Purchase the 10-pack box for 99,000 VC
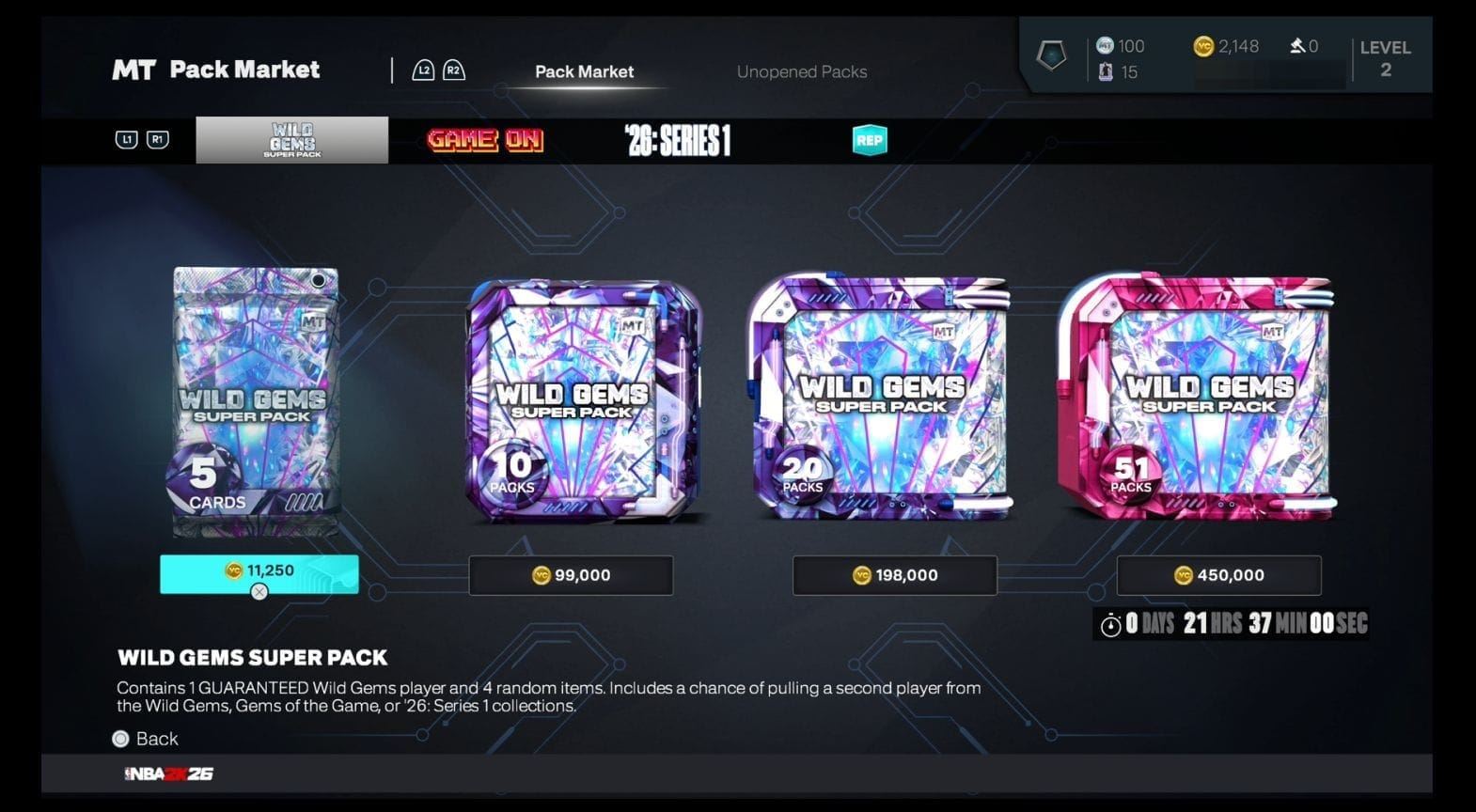The image size is (1476, 812). [x=571, y=575]
